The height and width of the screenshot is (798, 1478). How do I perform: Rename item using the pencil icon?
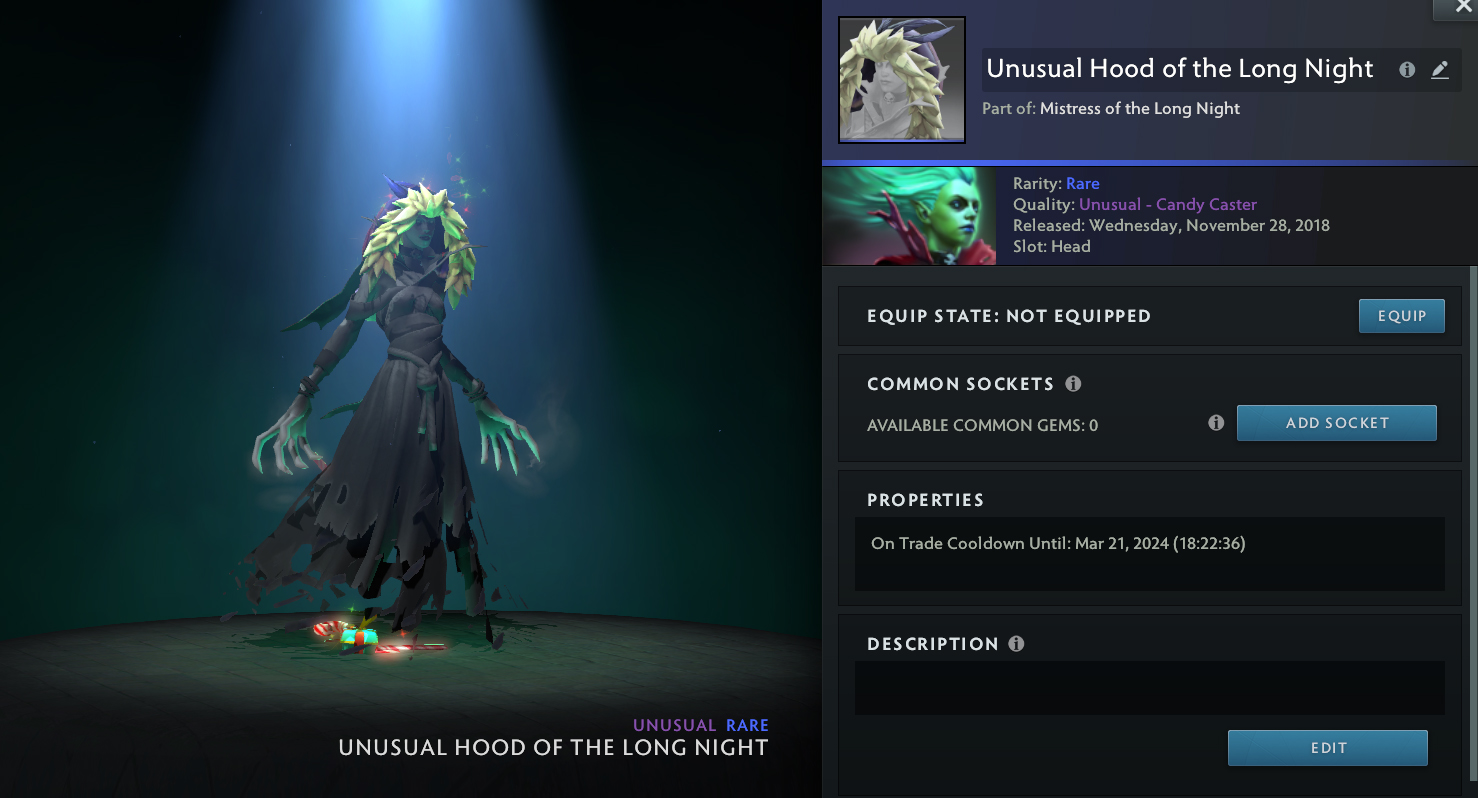pos(1440,70)
